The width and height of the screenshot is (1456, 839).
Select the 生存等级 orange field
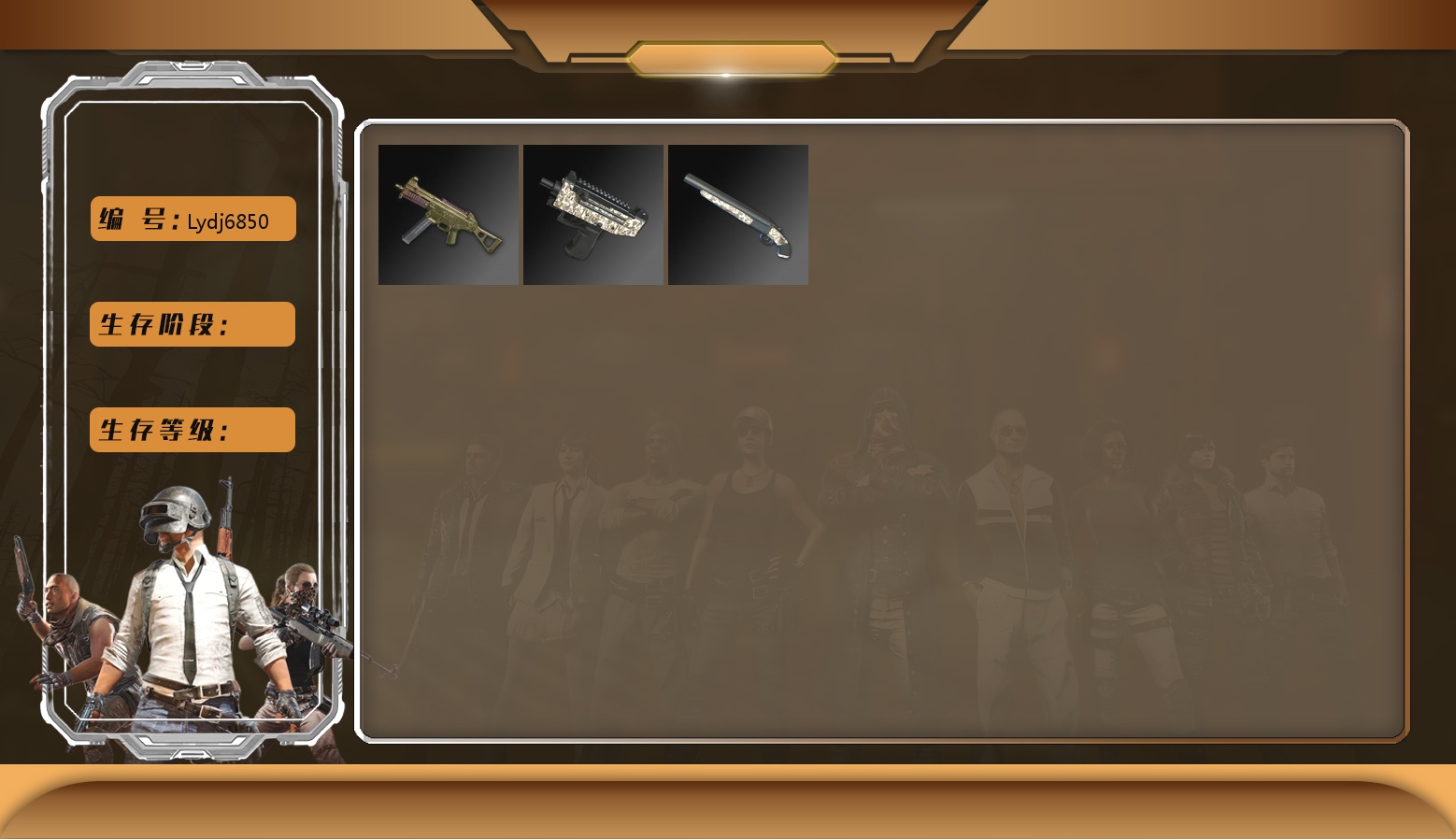tap(193, 430)
